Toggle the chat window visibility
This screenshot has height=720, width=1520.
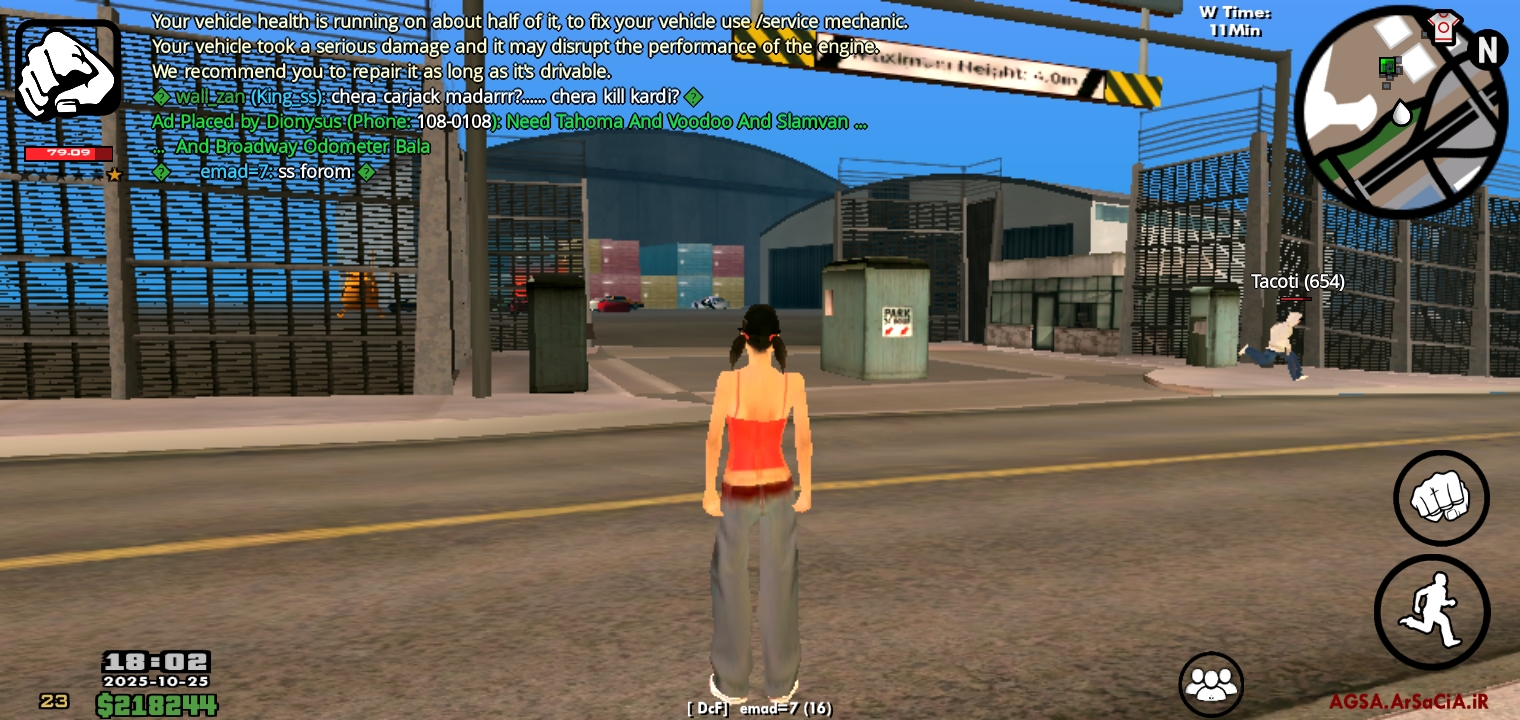(500, 95)
